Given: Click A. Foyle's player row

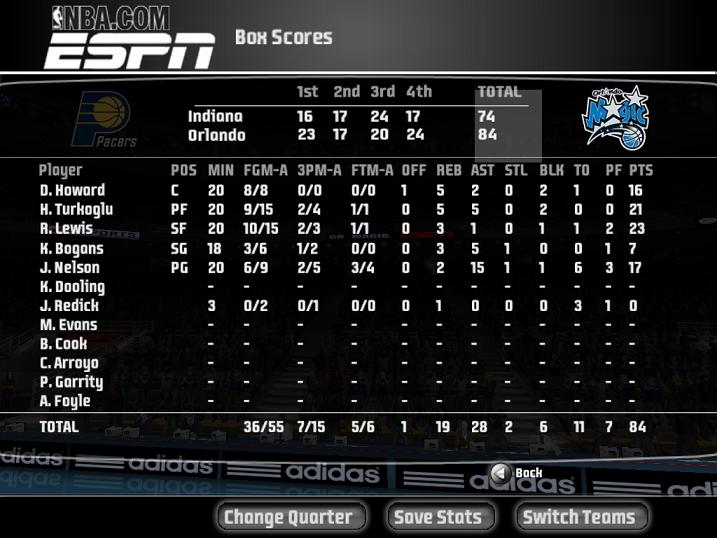Looking at the screenshot, I should (65, 402).
